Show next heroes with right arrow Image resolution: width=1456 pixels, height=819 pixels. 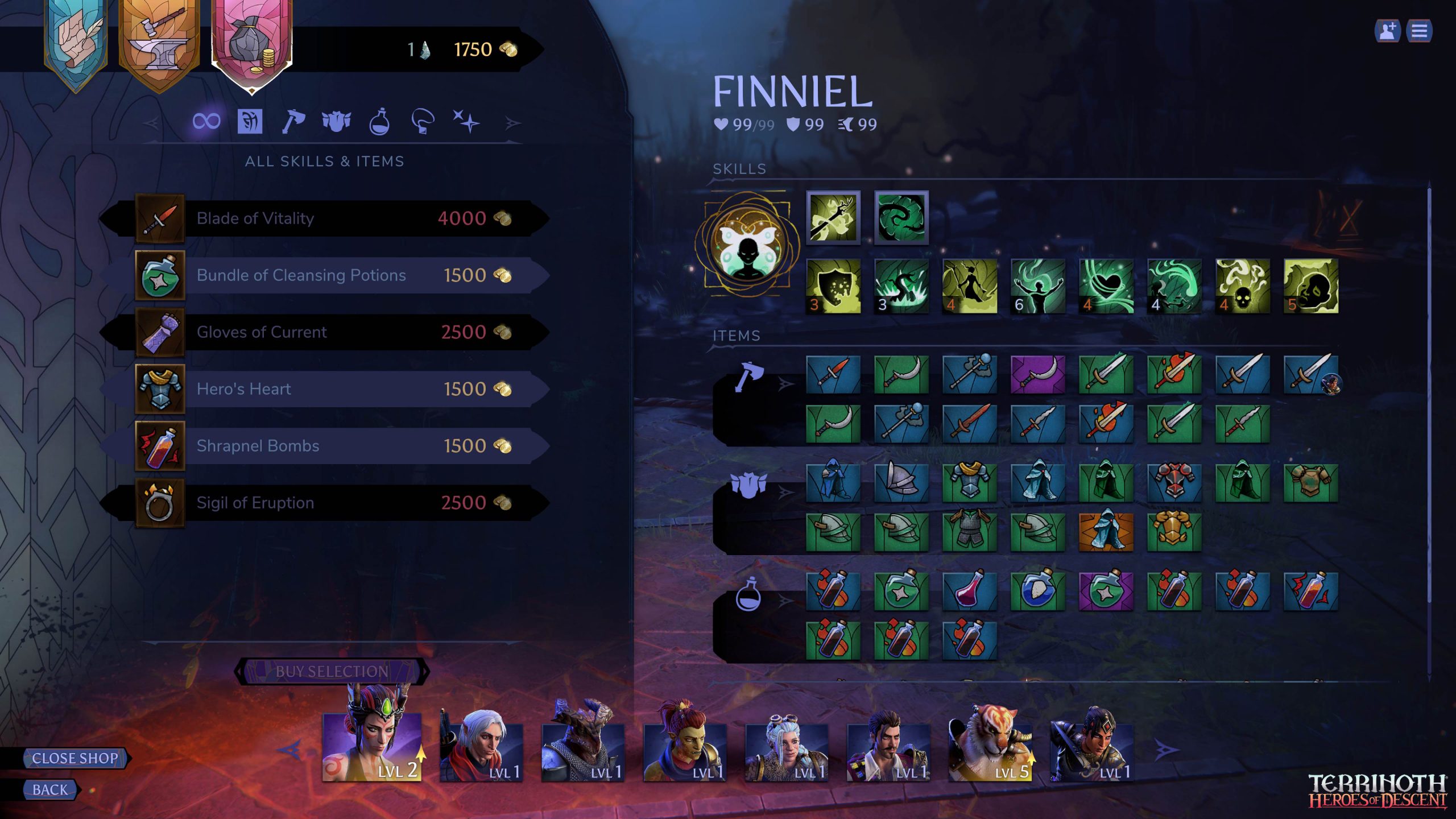1165,751
